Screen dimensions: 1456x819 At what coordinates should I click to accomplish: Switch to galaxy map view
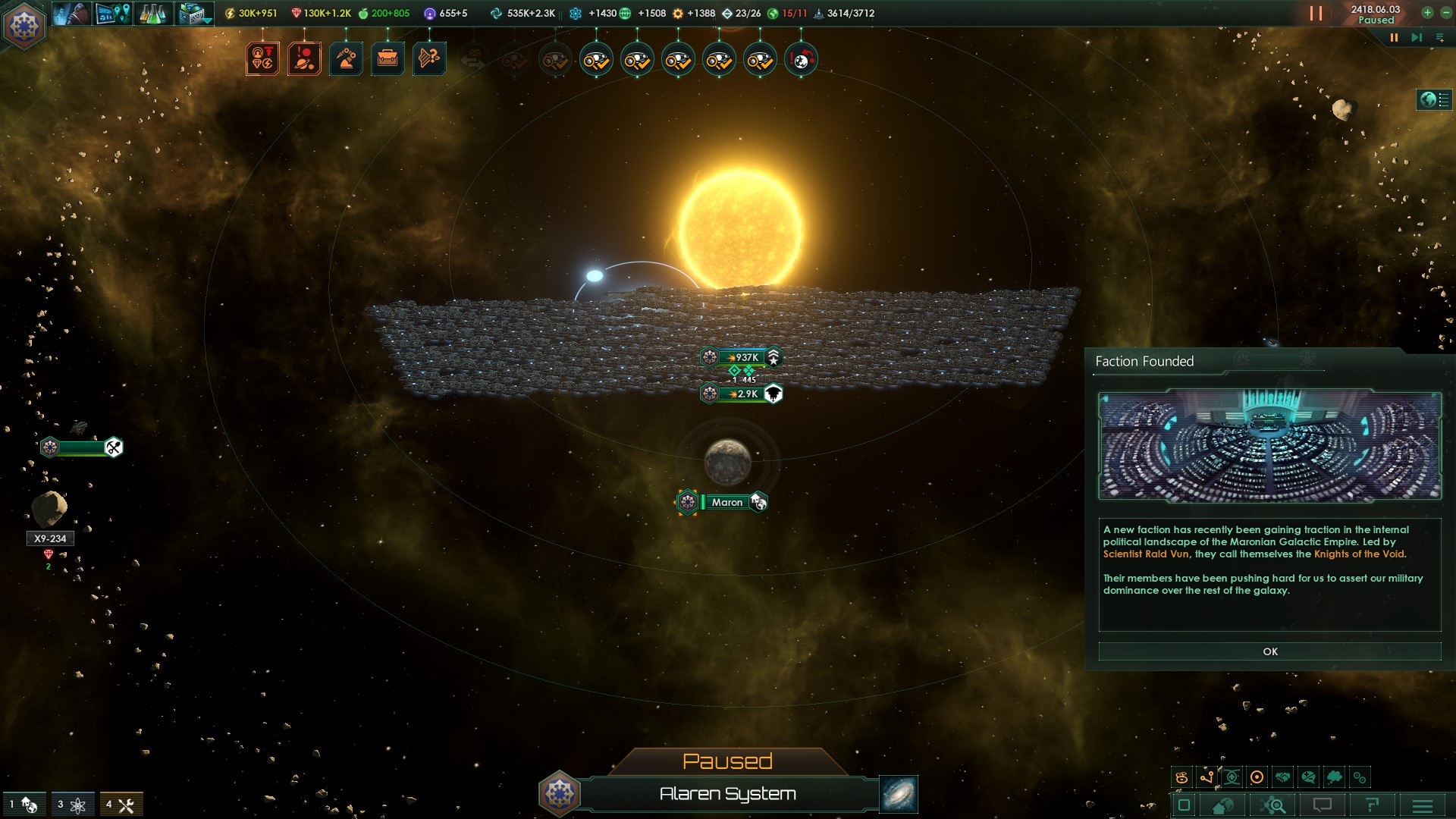899,794
